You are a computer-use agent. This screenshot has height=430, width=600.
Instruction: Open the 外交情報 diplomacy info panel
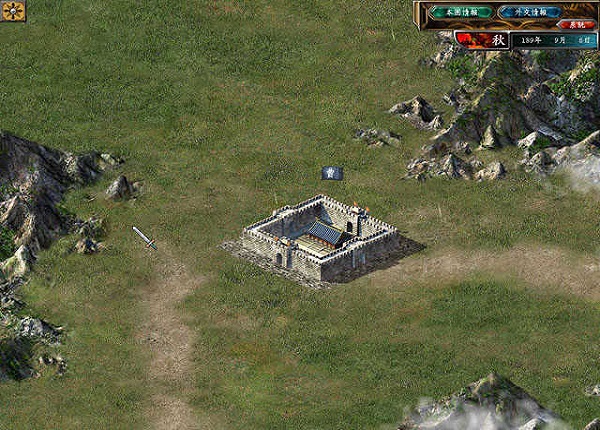click(x=529, y=12)
